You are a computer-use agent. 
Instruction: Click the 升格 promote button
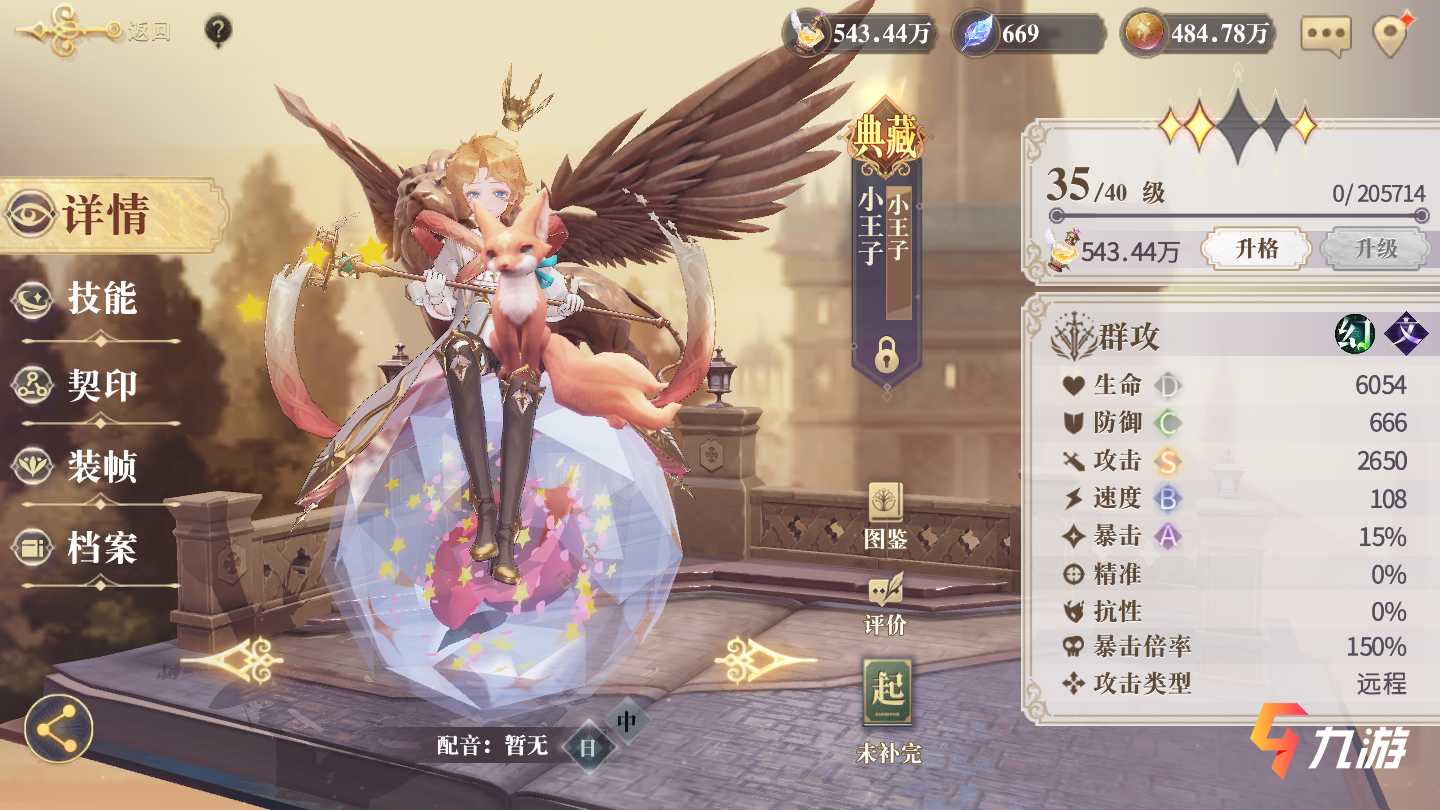tap(1256, 249)
